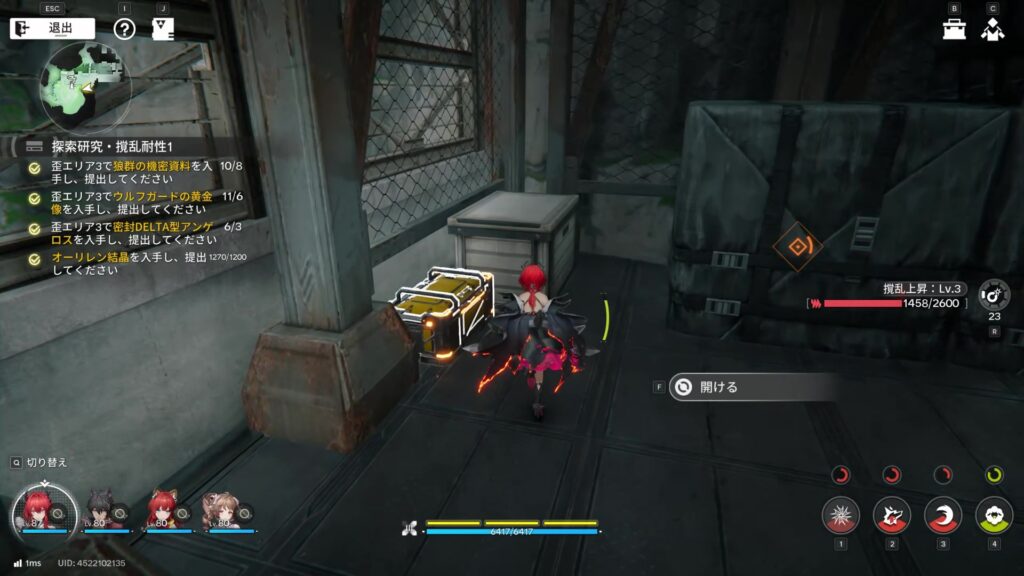Activate the crescent slash skill icon
Image resolution: width=1024 pixels, height=576 pixels.
[942, 515]
